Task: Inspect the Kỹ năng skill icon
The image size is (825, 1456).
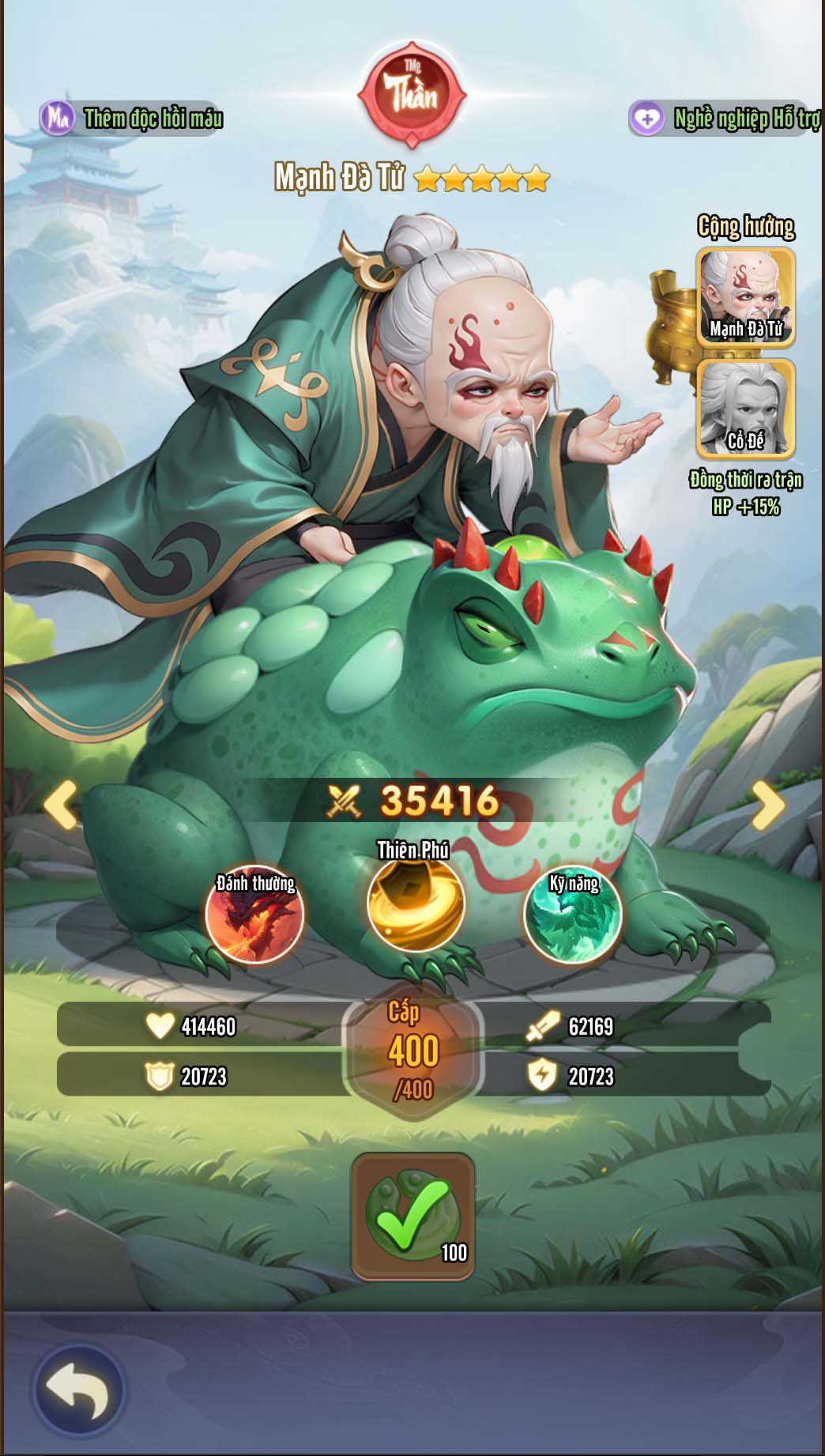Action: pyautogui.click(x=573, y=915)
